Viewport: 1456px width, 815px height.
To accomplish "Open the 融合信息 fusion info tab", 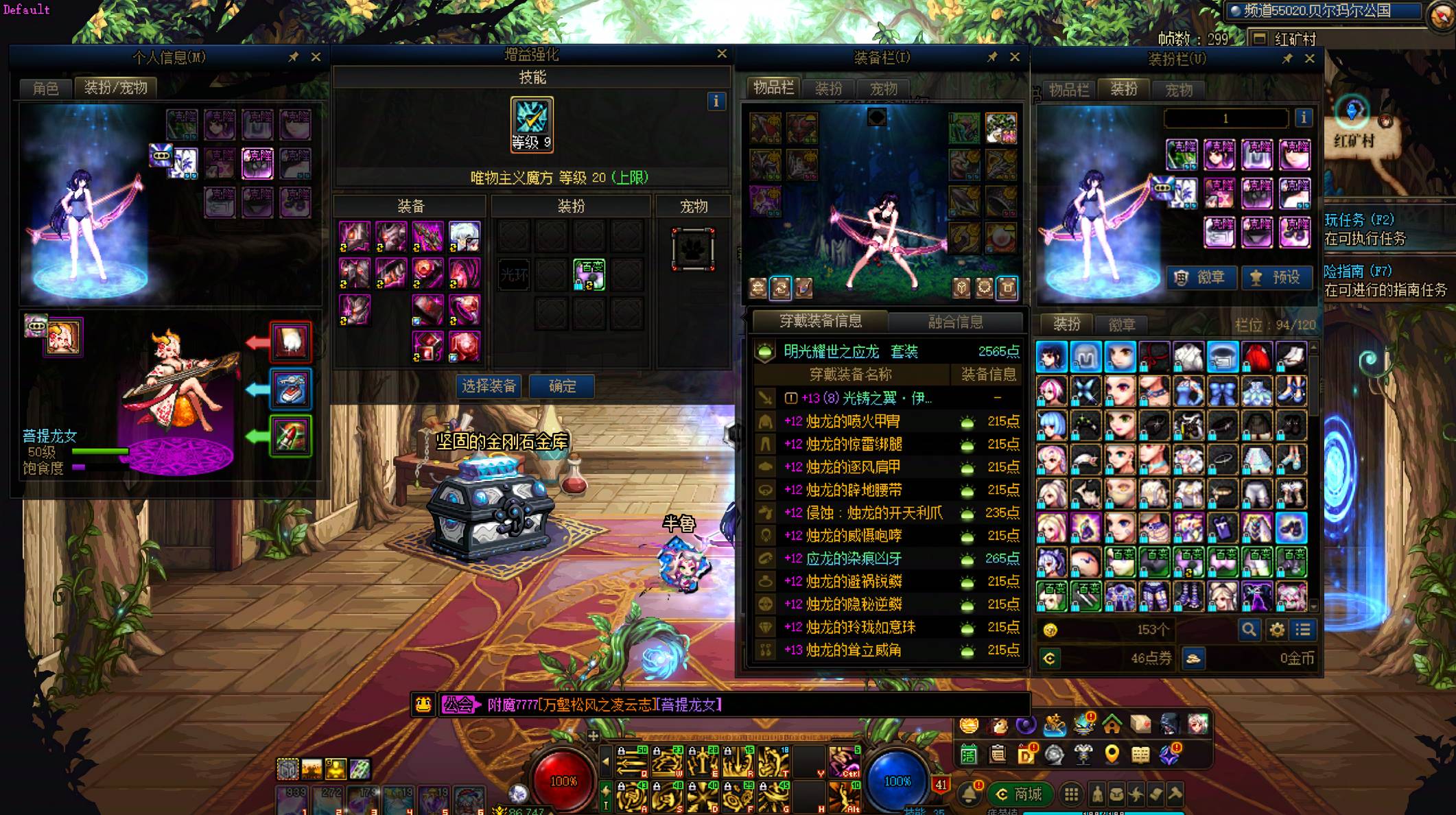I will (x=955, y=321).
